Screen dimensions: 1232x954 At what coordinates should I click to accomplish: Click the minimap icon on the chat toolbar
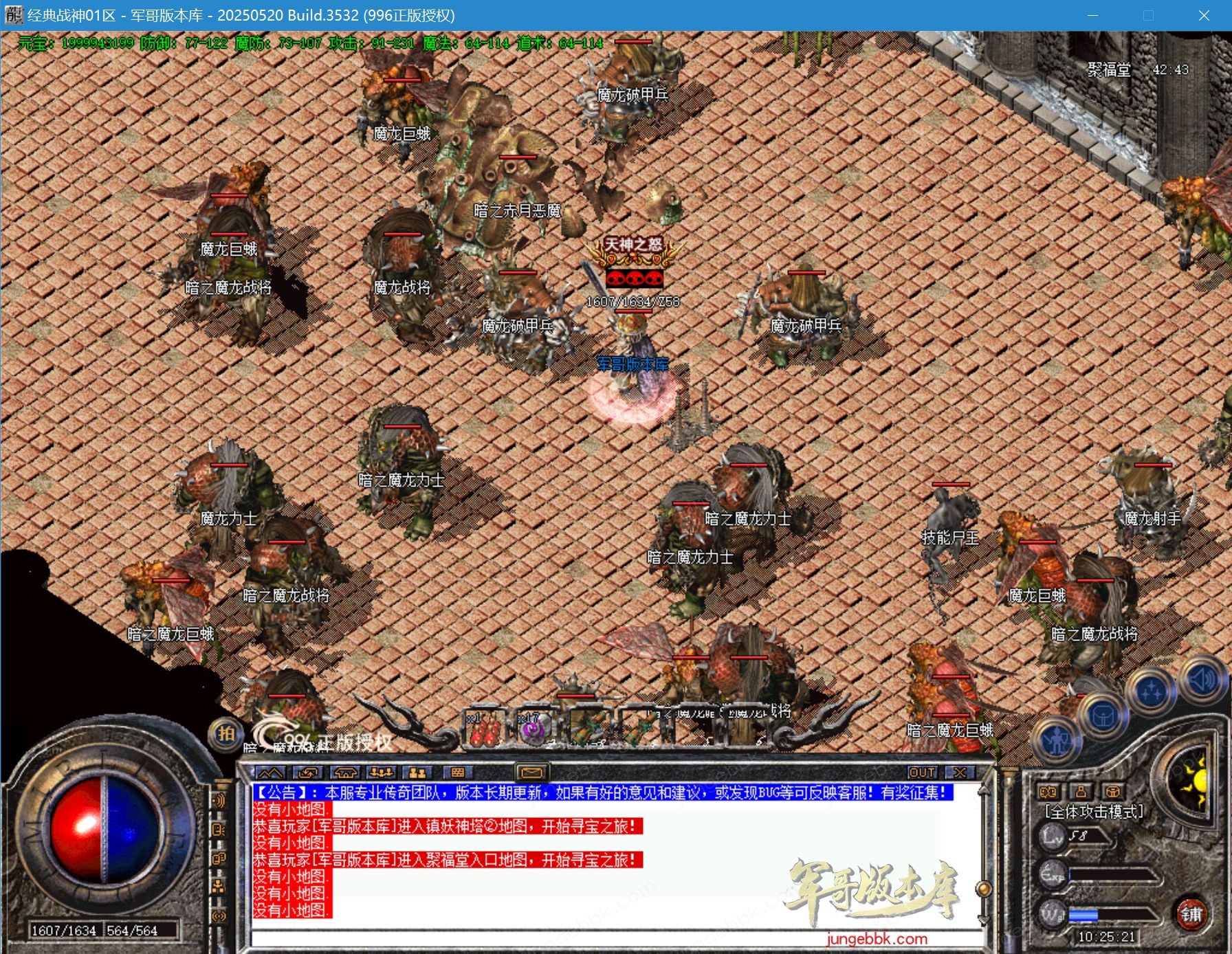271,773
